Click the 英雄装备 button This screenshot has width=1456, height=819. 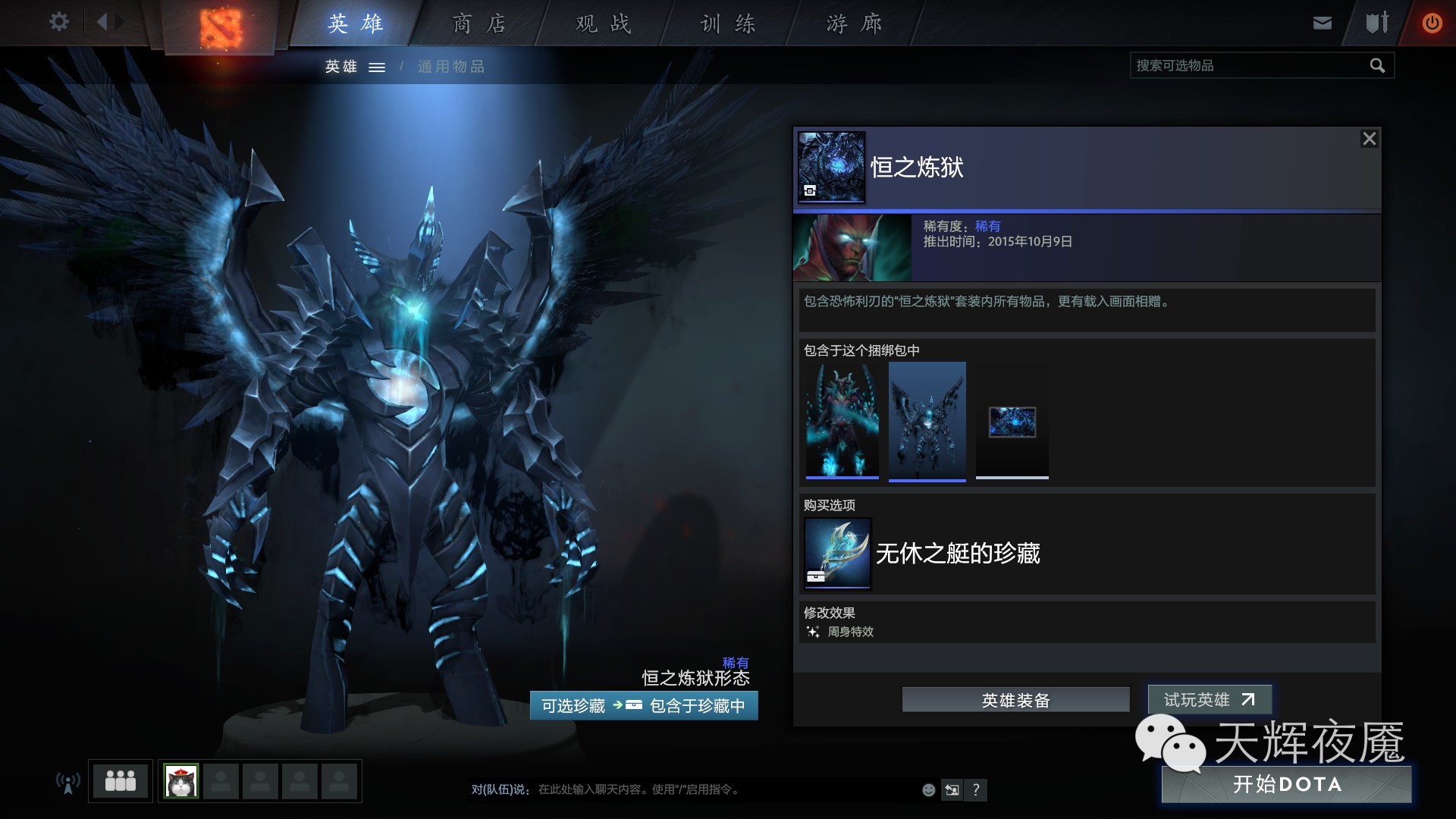[x=1015, y=700]
